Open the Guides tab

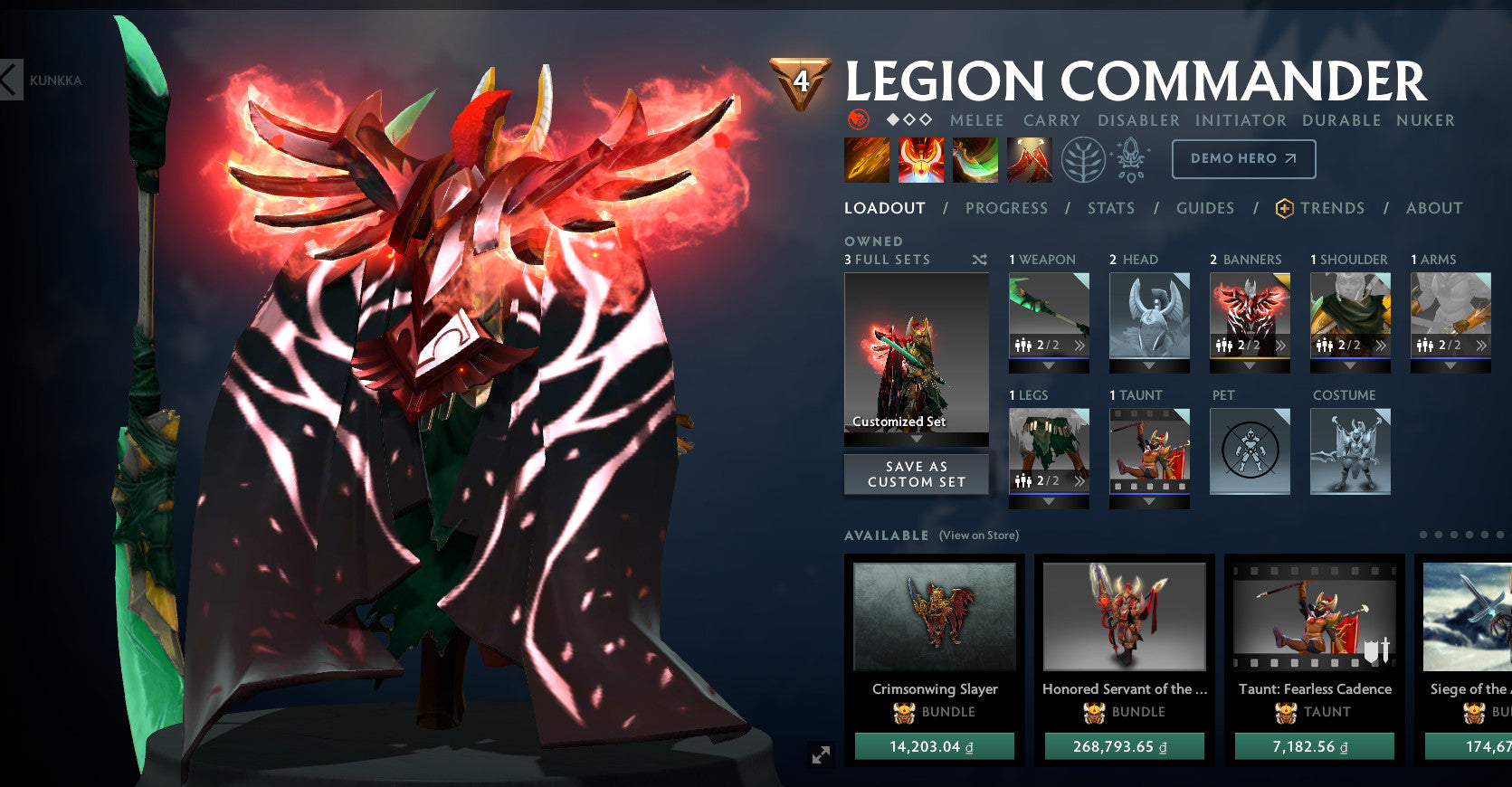pos(1205,208)
